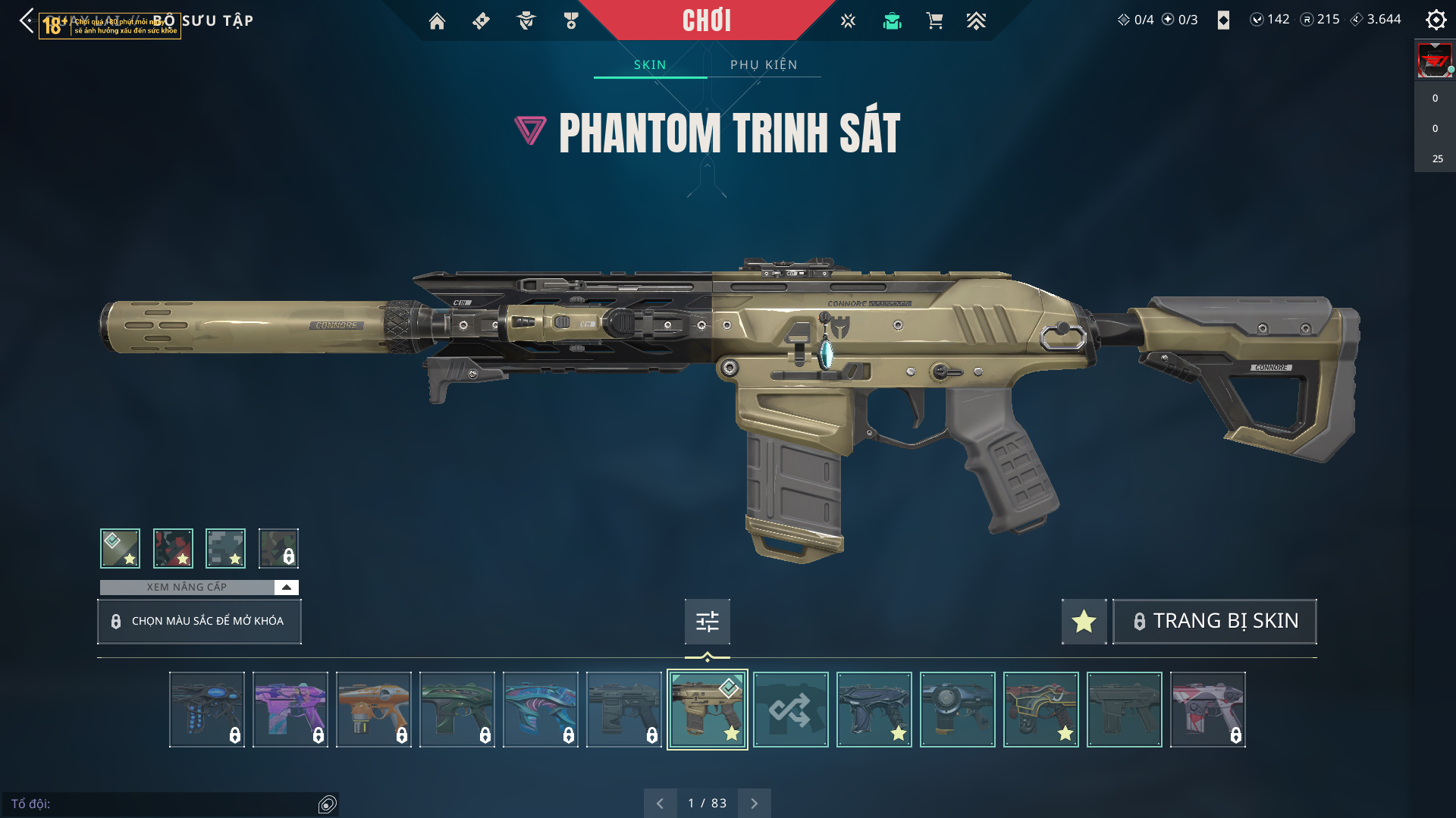Click CHỌN MÀU SẮC ĐỂ MỞ KHÓA button
1456x818 pixels.
199,621
